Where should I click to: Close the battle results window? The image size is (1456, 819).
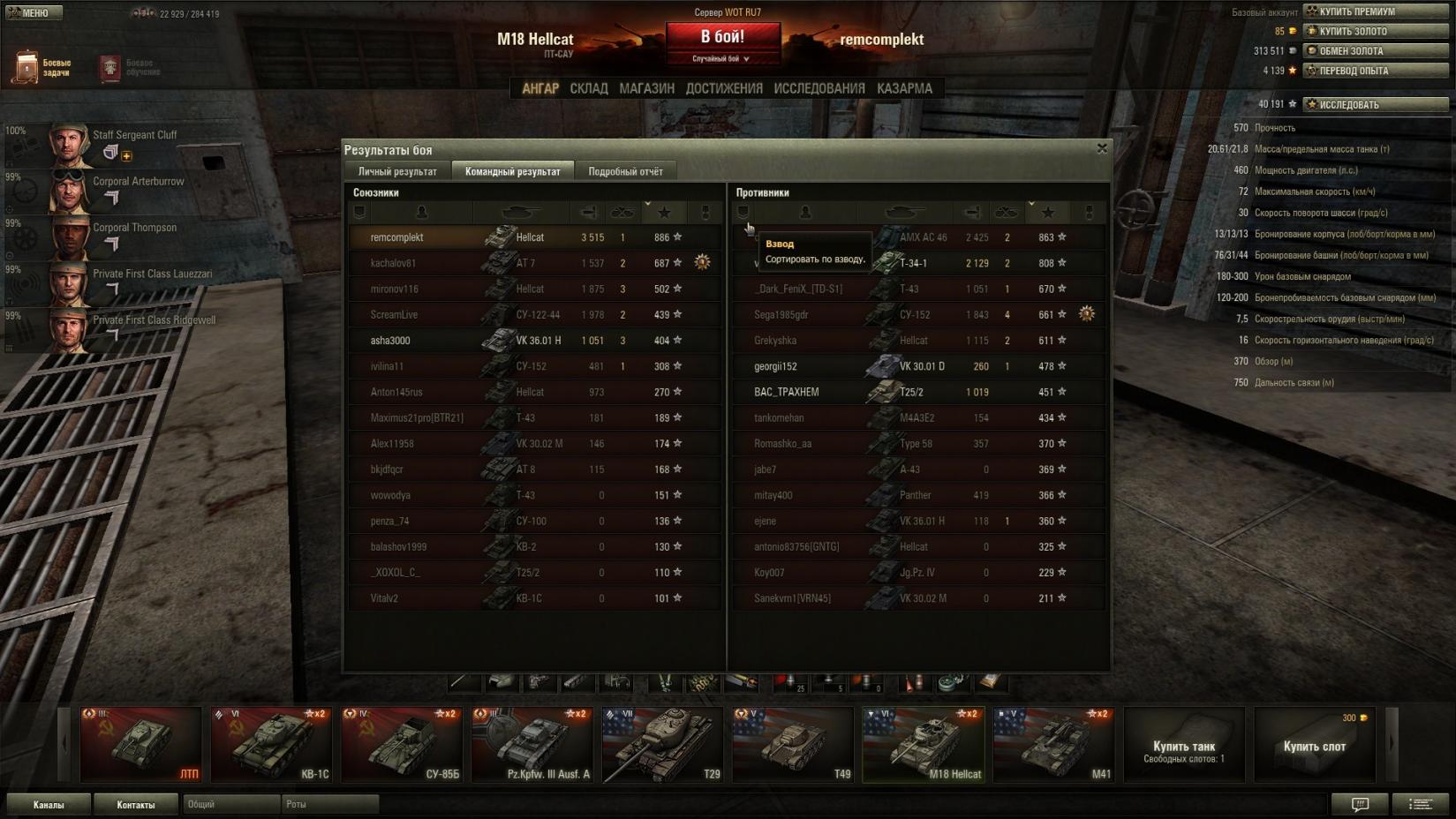[x=1101, y=148]
